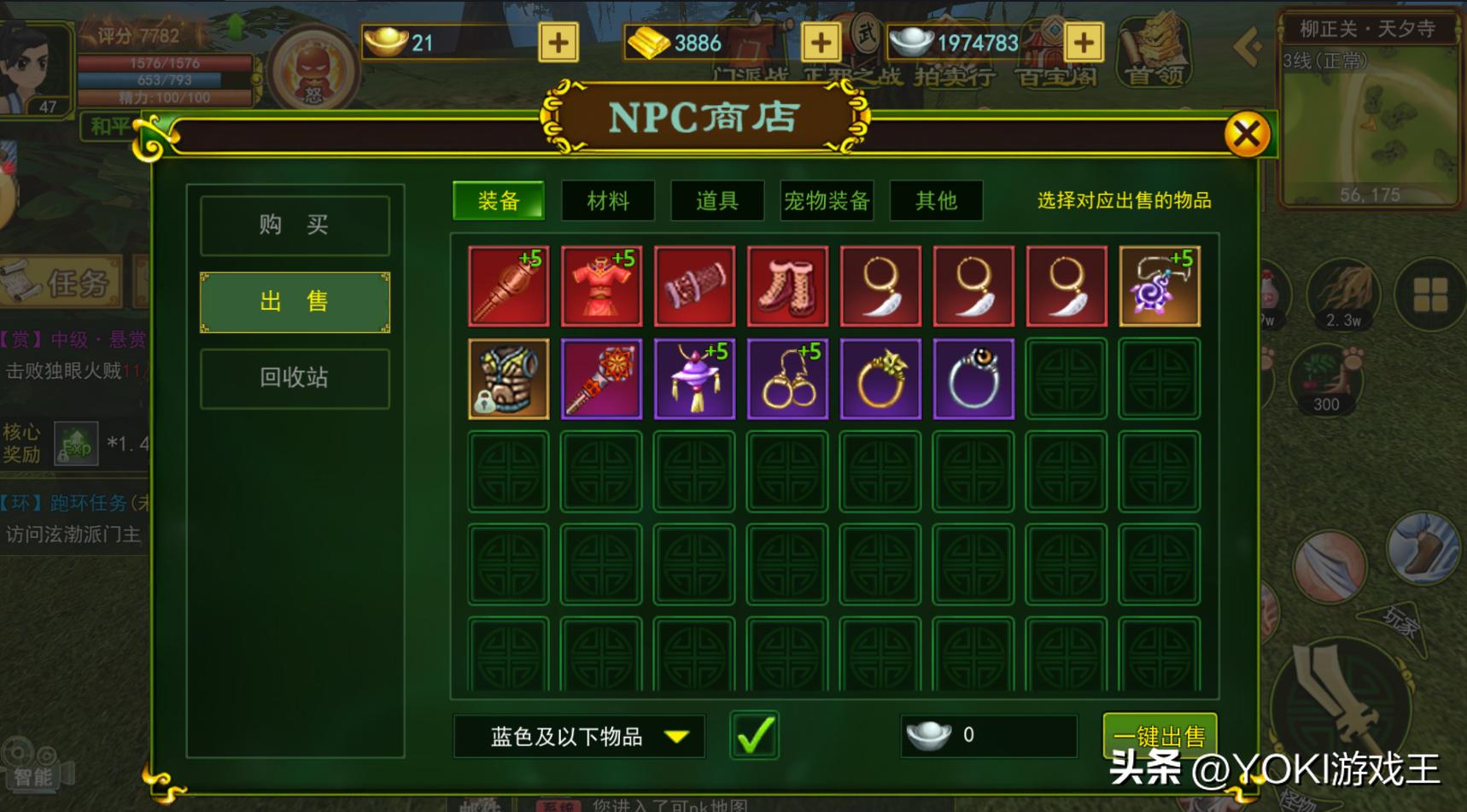Select the +5 red weapon in the first slot
This screenshot has width=1467, height=812.
pyautogui.click(x=508, y=286)
